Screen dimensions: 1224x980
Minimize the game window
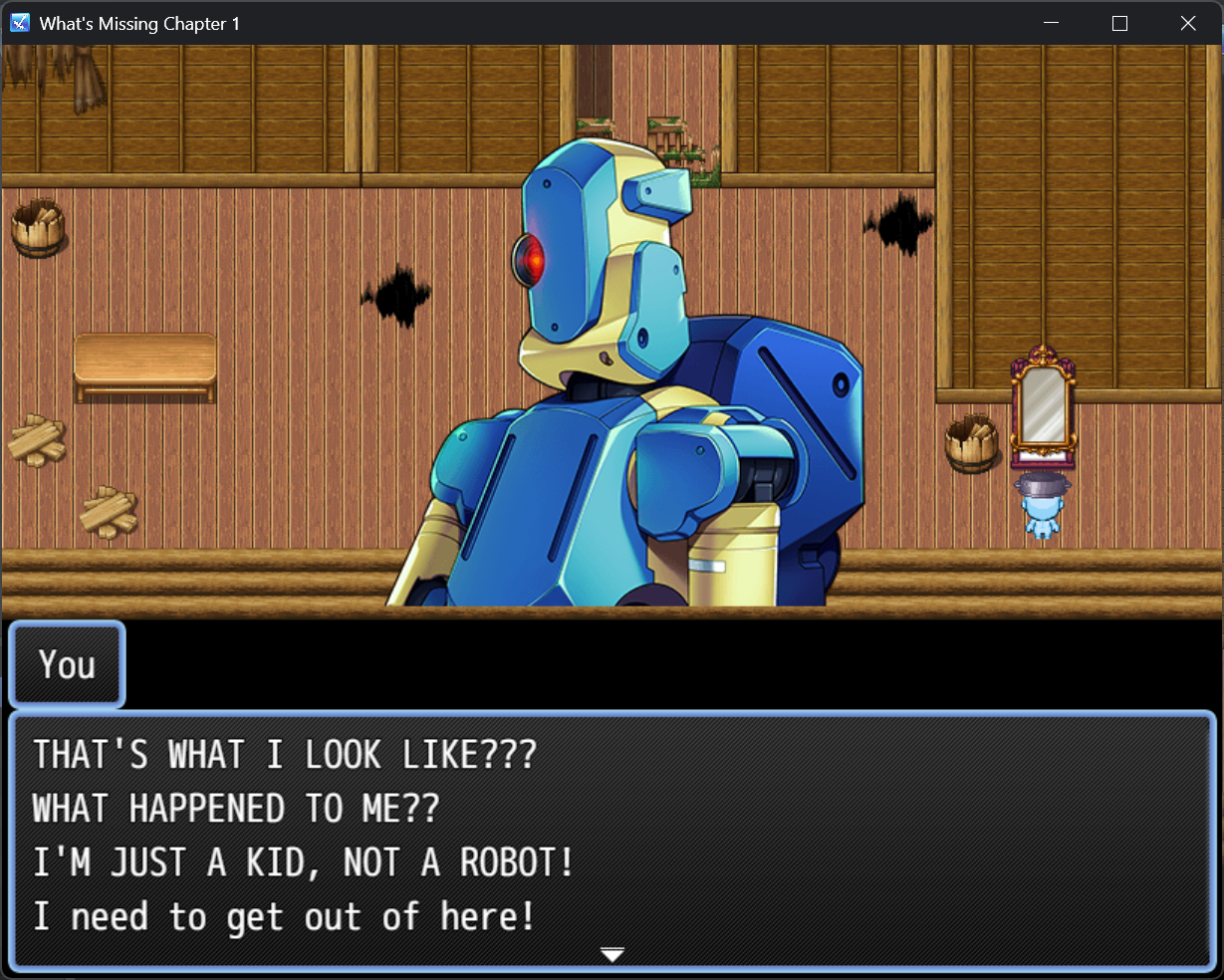(1052, 23)
